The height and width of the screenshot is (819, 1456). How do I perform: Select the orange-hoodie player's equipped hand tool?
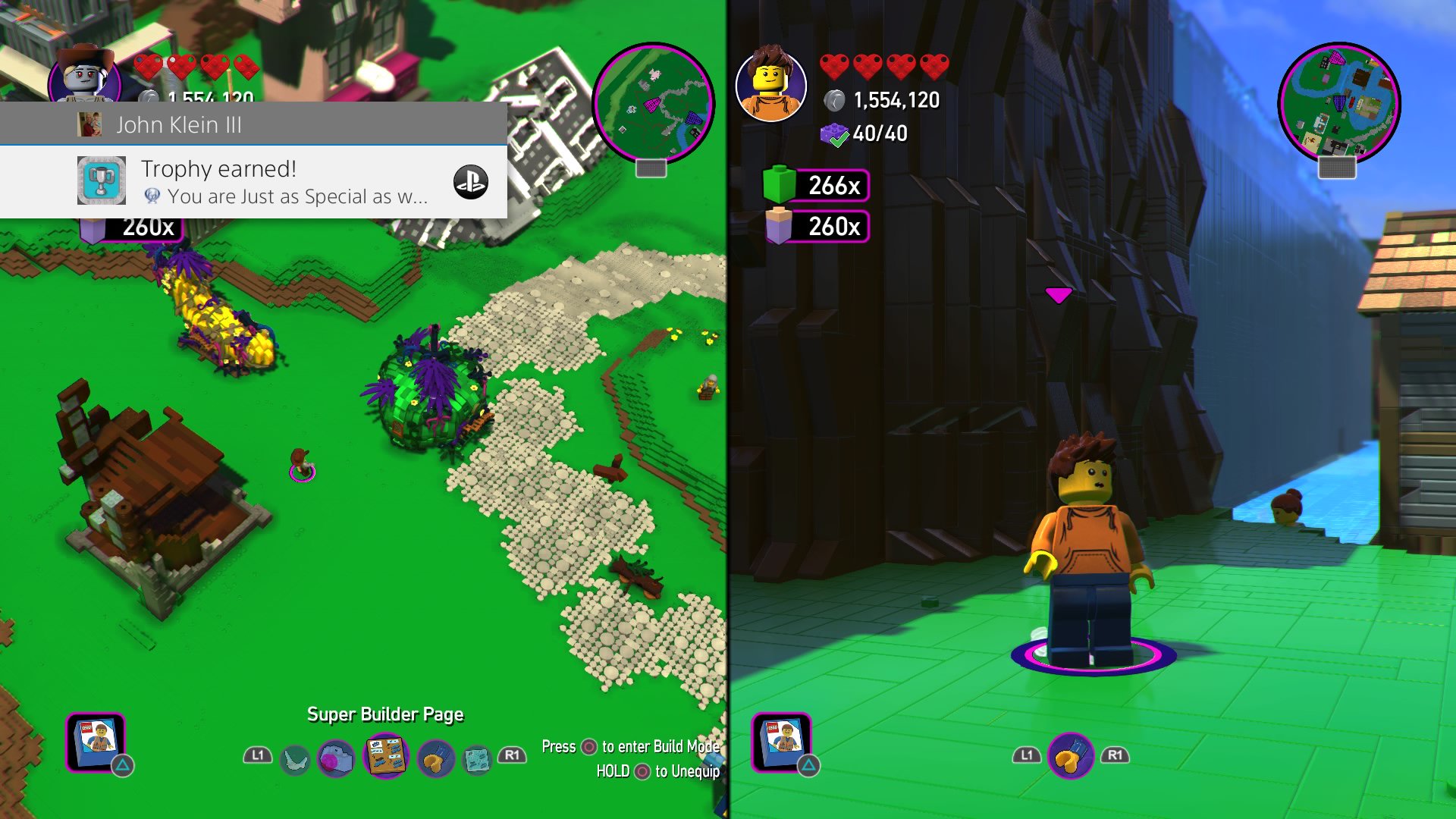(x=1070, y=756)
